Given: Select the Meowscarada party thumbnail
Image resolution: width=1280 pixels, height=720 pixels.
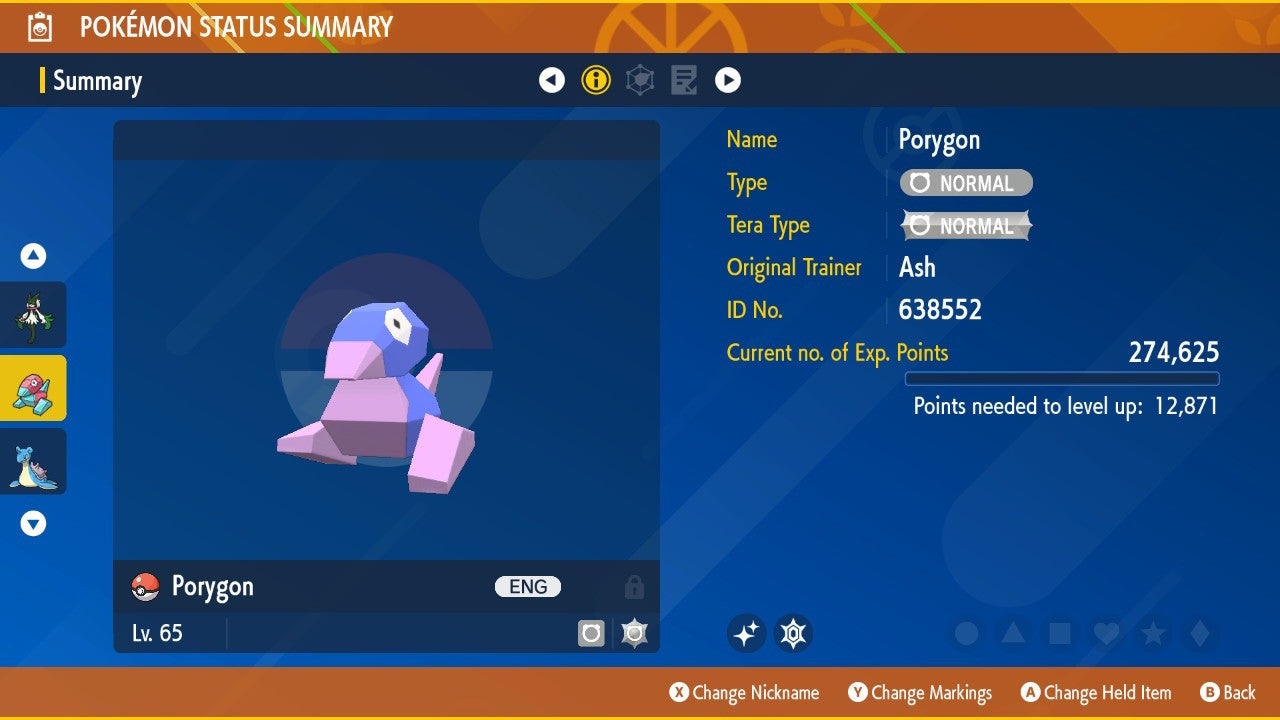Looking at the screenshot, I should click(x=33, y=314).
